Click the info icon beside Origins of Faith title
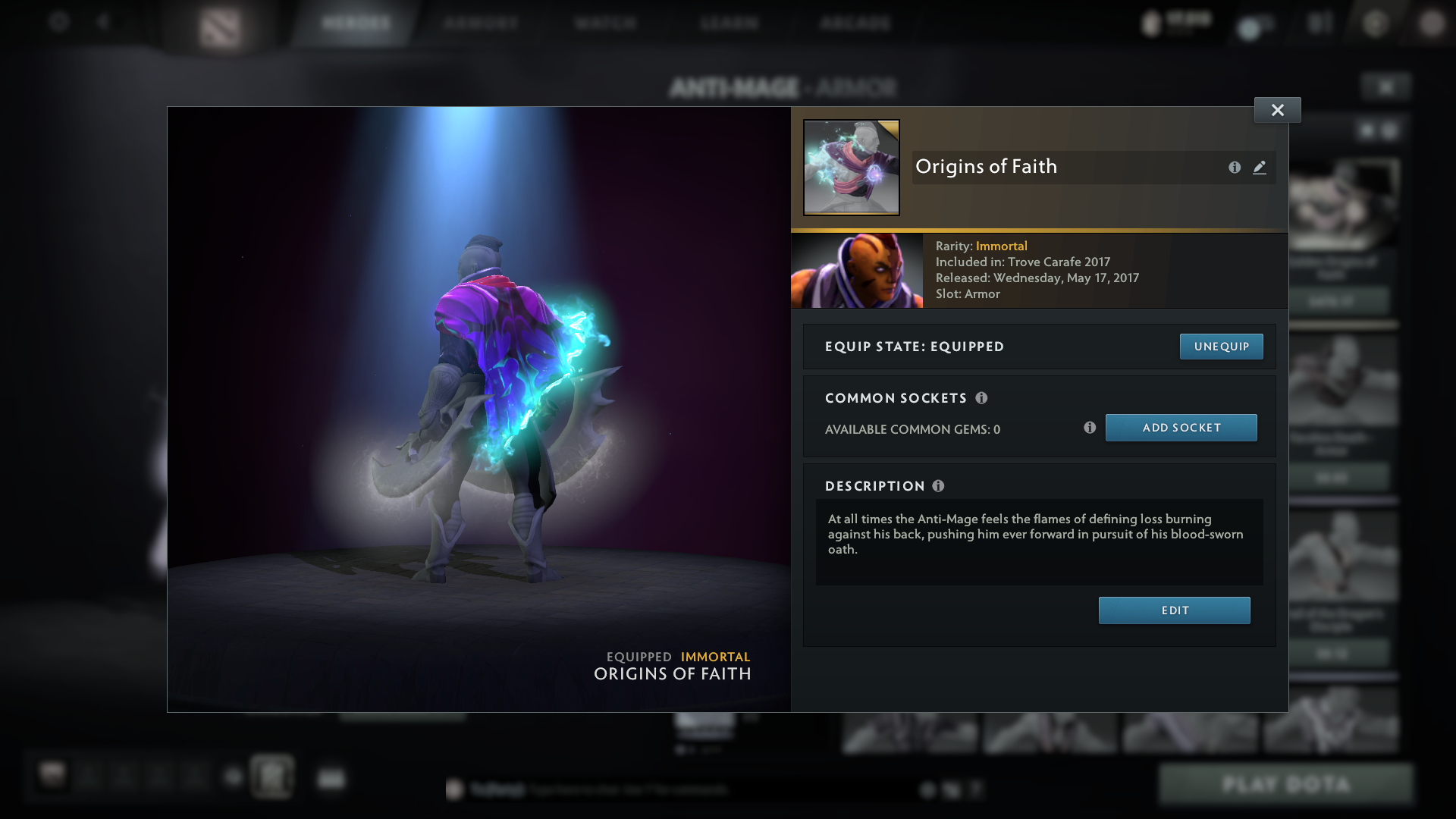The height and width of the screenshot is (819, 1456). click(x=1235, y=168)
